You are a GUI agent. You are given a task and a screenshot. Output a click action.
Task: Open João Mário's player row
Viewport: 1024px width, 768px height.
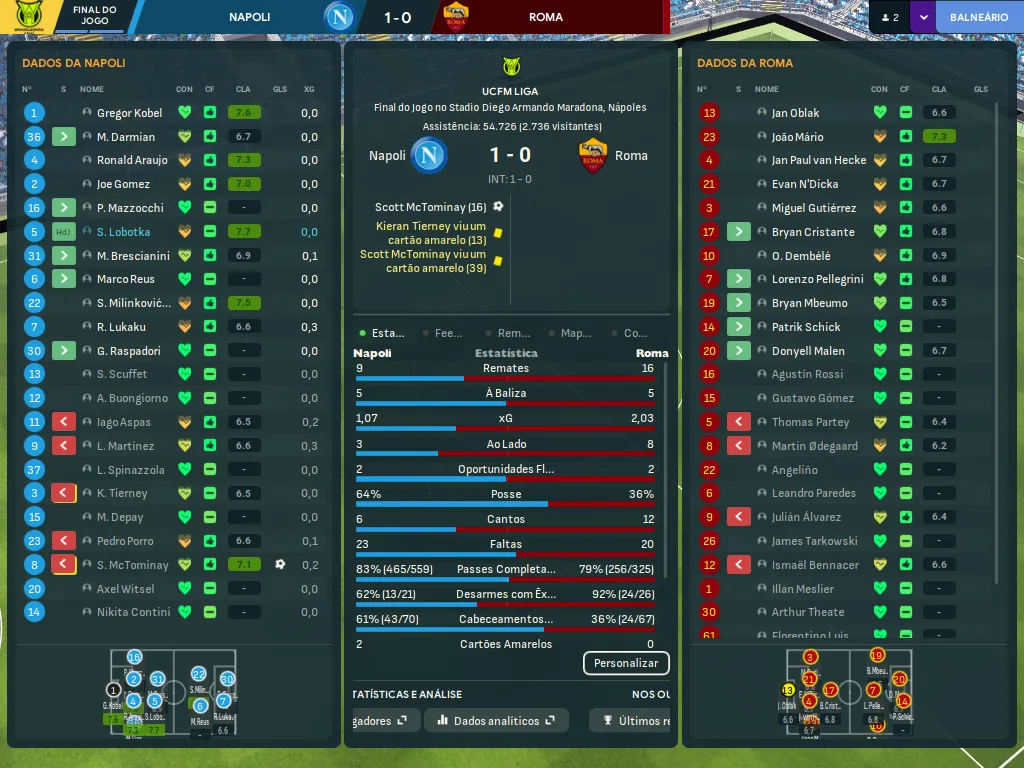click(797, 137)
